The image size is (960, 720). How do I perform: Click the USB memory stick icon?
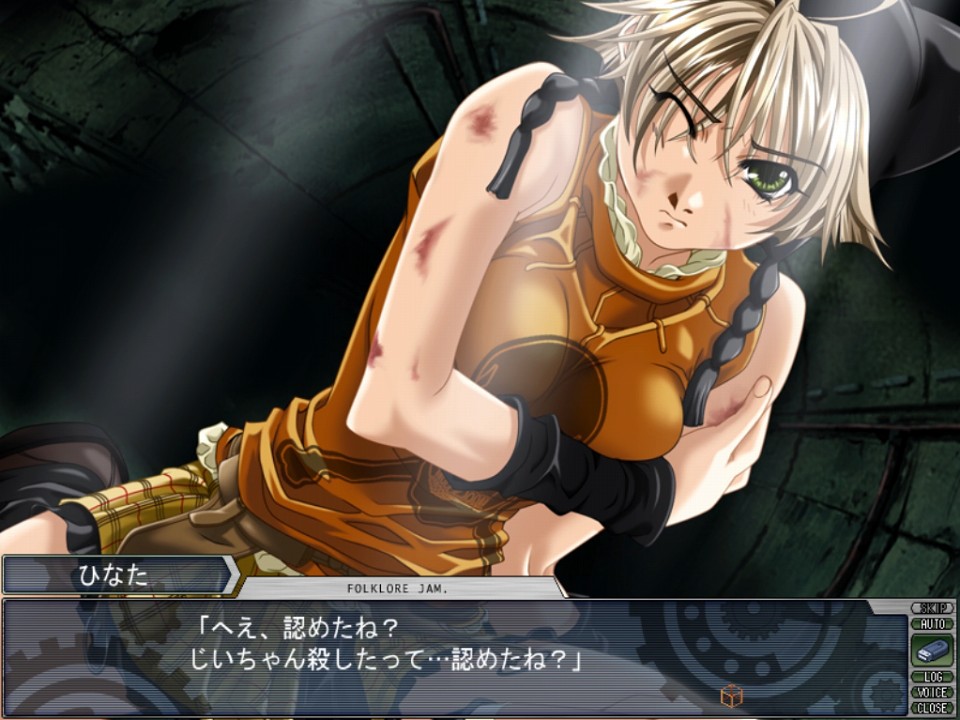pyautogui.click(x=932, y=651)
